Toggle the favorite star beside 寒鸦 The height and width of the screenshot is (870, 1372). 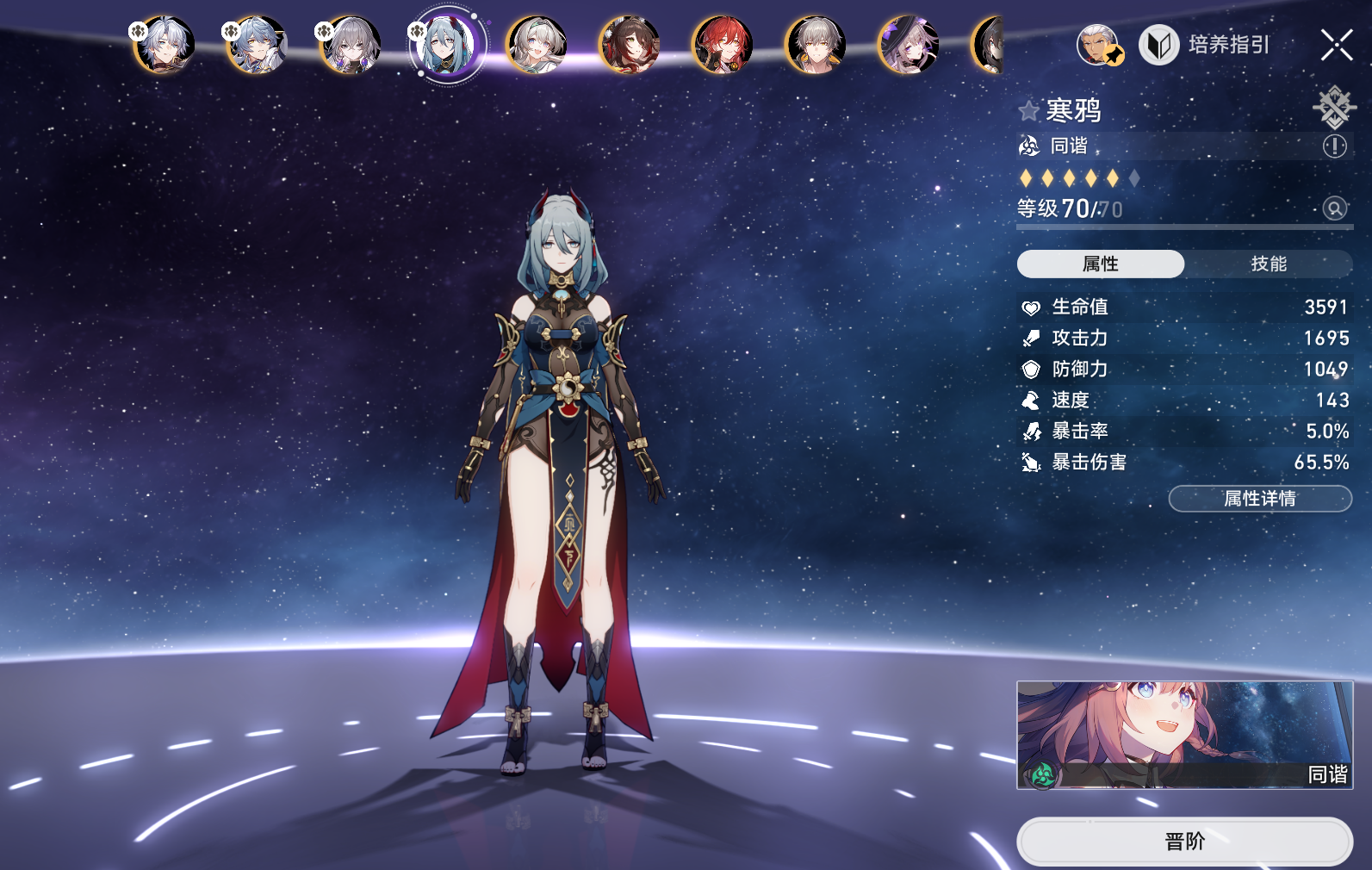(x=1028, y=111)
